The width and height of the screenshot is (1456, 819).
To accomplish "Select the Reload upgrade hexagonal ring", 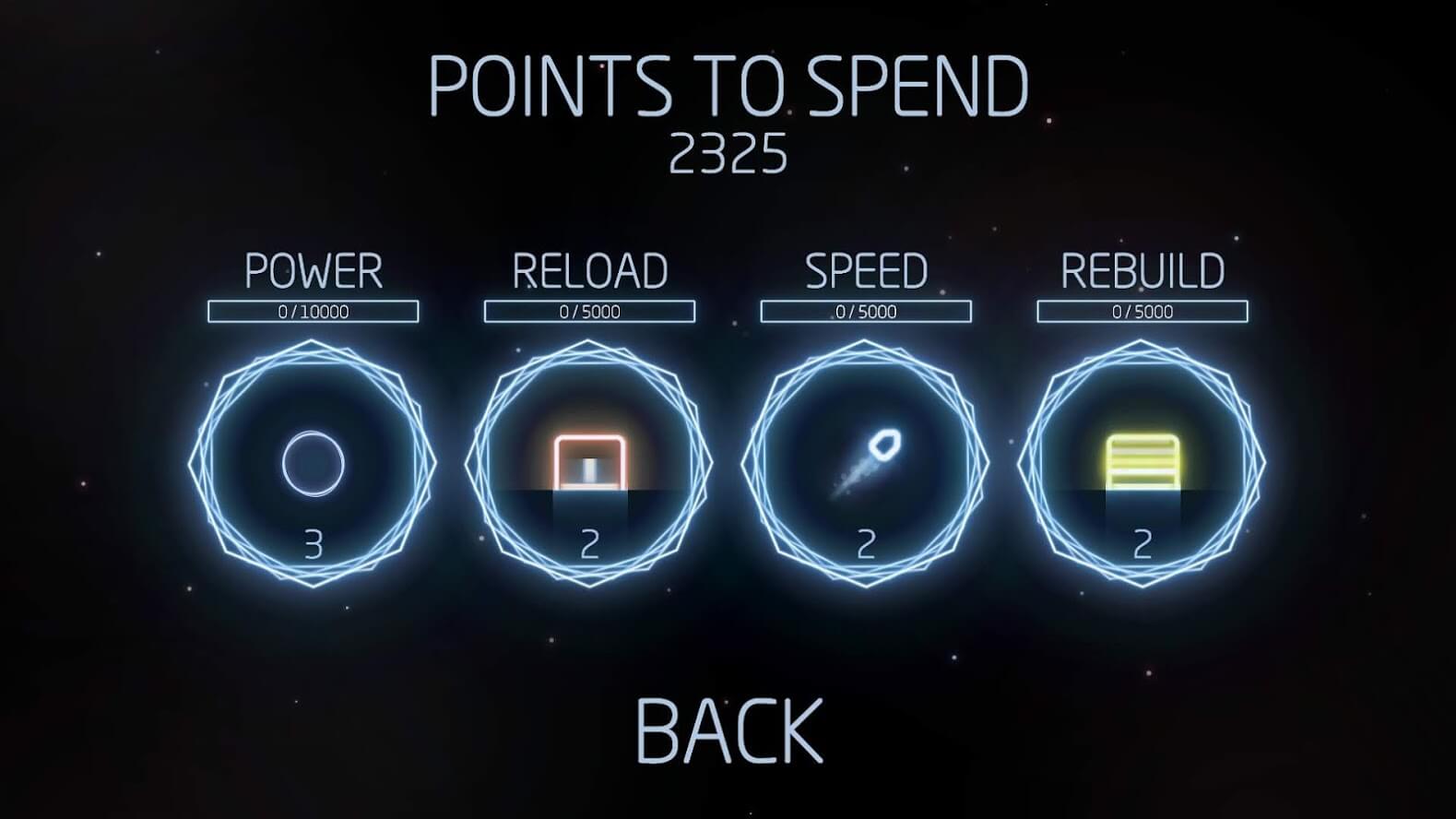I will tap(590, 461).
